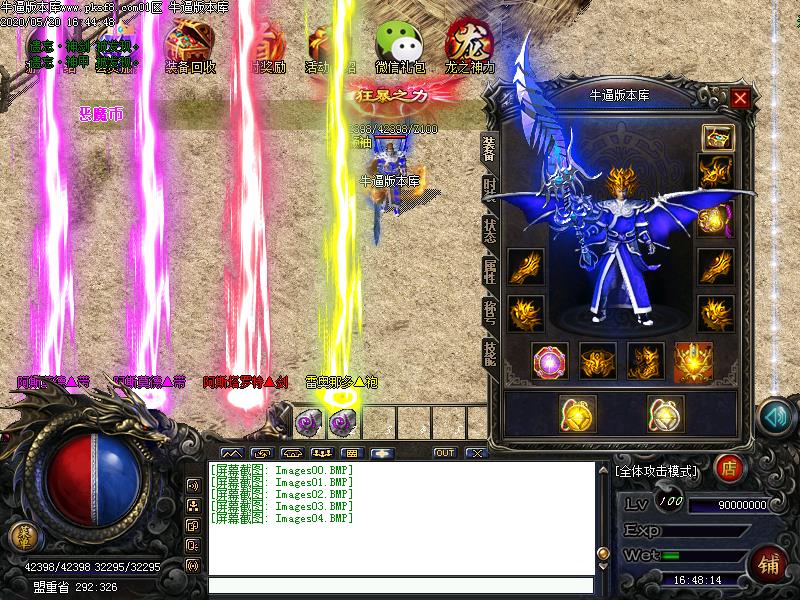The width and height of the screenshot is (800, 600).
Task: Click the OUT button above chat
Action: tap(444, 453)
